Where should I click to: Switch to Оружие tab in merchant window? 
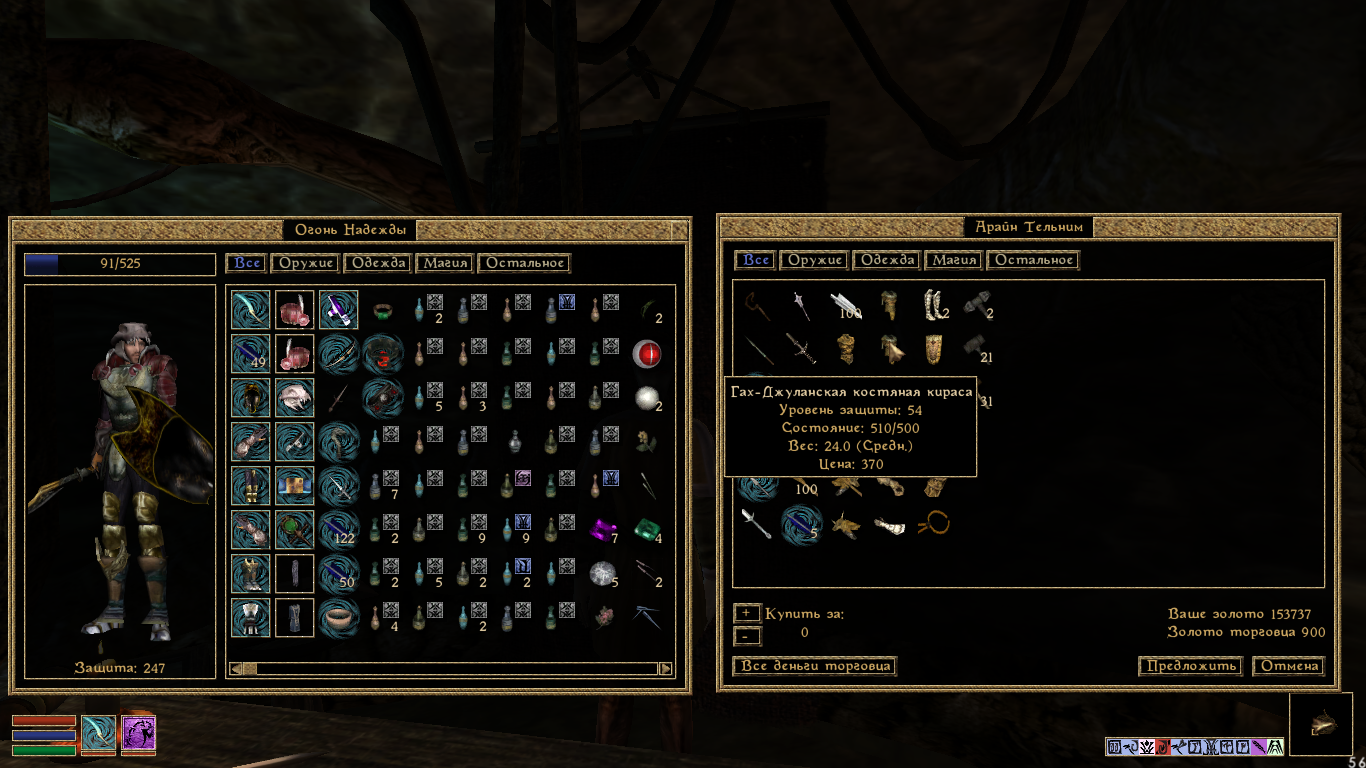coord(817,260)
